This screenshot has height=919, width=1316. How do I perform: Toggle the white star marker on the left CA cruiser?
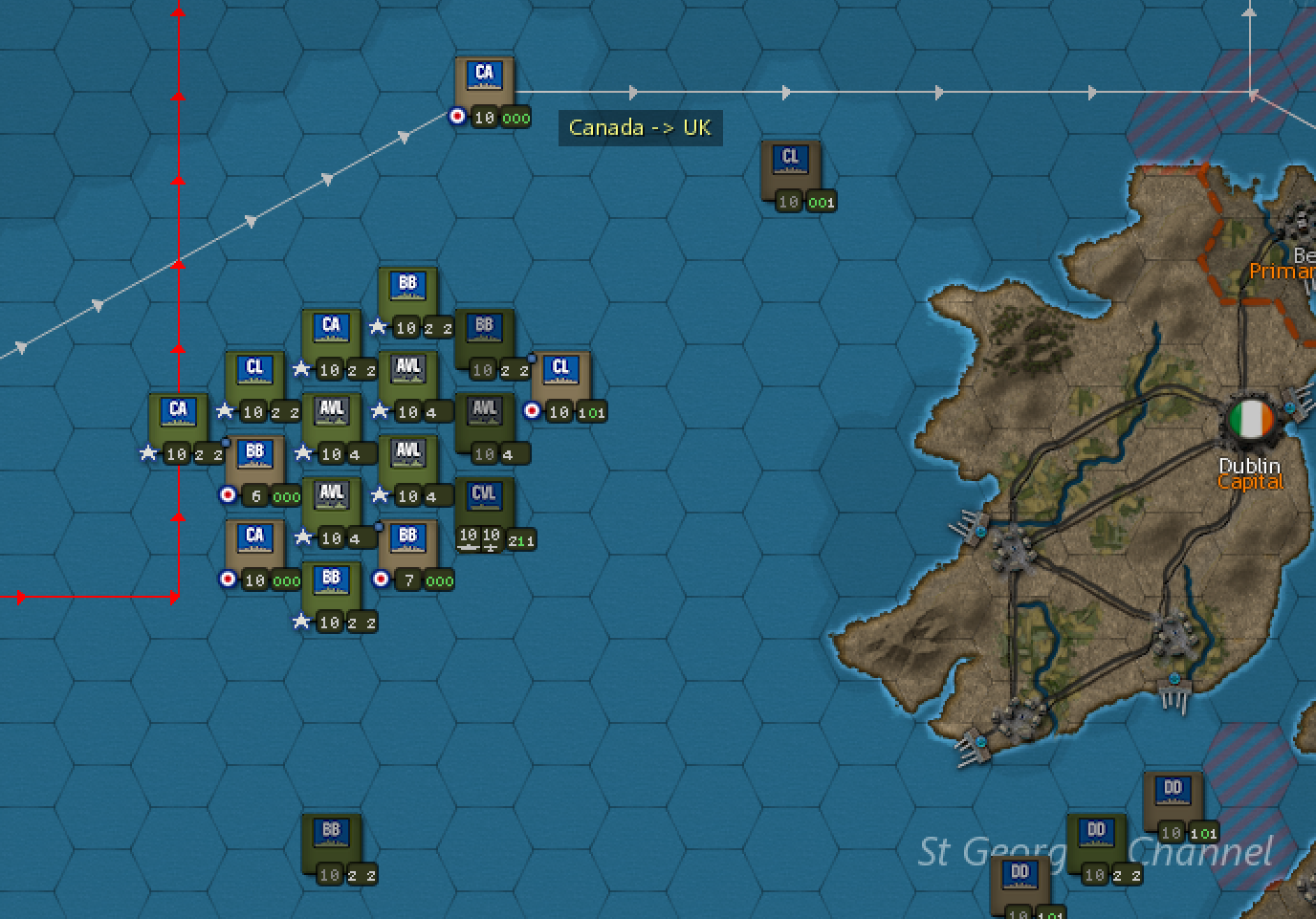149,453
